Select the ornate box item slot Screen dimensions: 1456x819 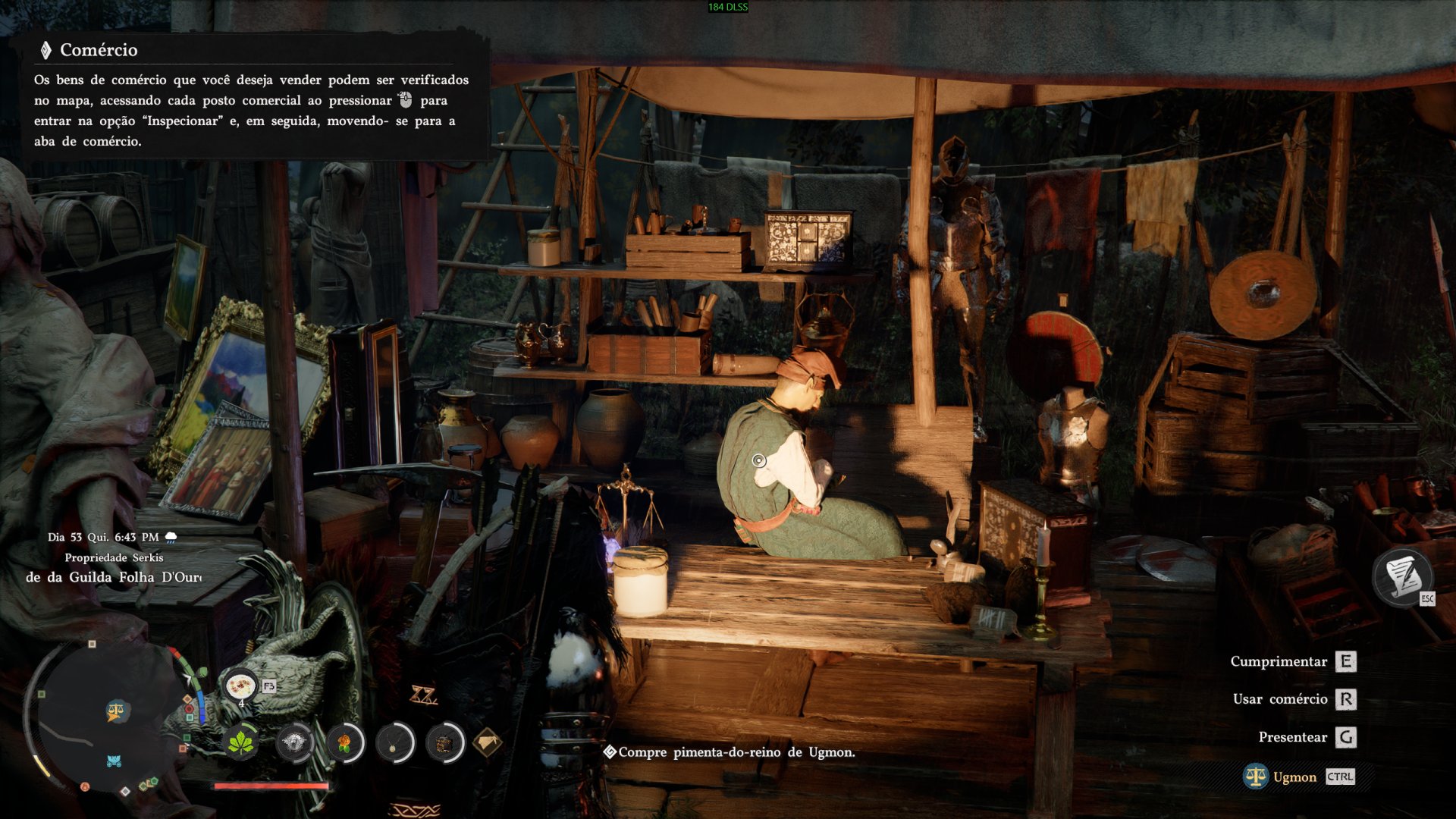444,743
